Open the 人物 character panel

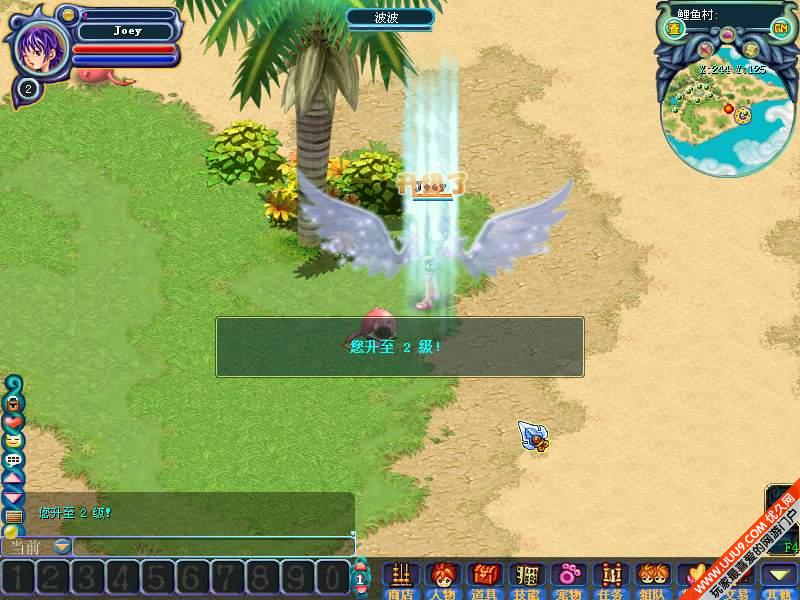[442, 577]
